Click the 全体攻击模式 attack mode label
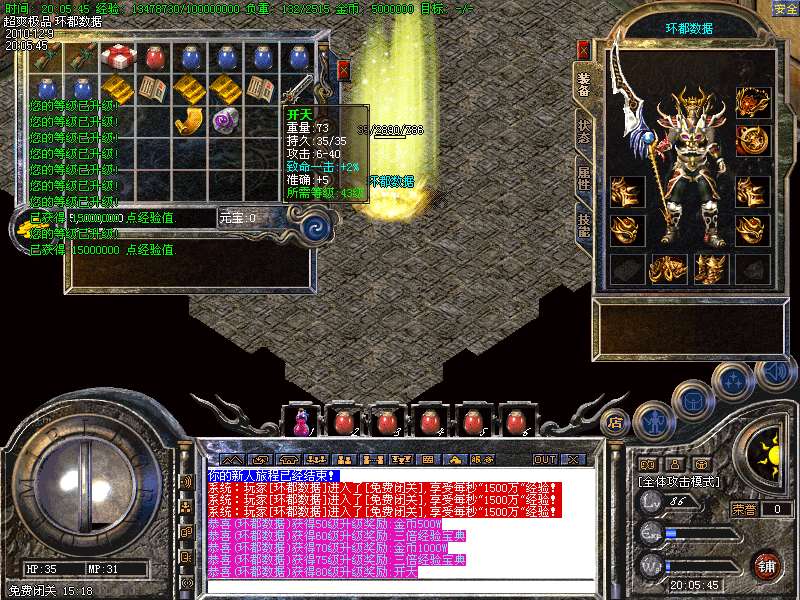Image resolution: width=800 pixels, height=600 pixels. coord(680,481)
